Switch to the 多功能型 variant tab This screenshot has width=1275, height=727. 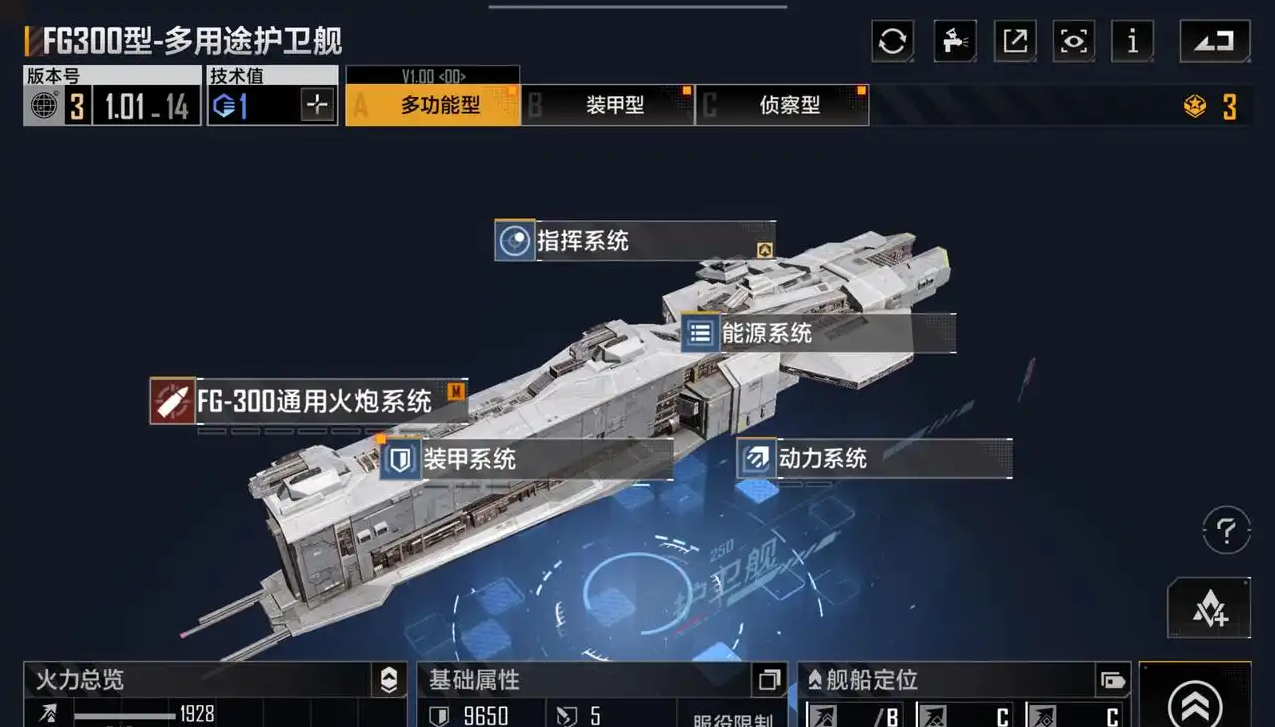tap(432, 105)
